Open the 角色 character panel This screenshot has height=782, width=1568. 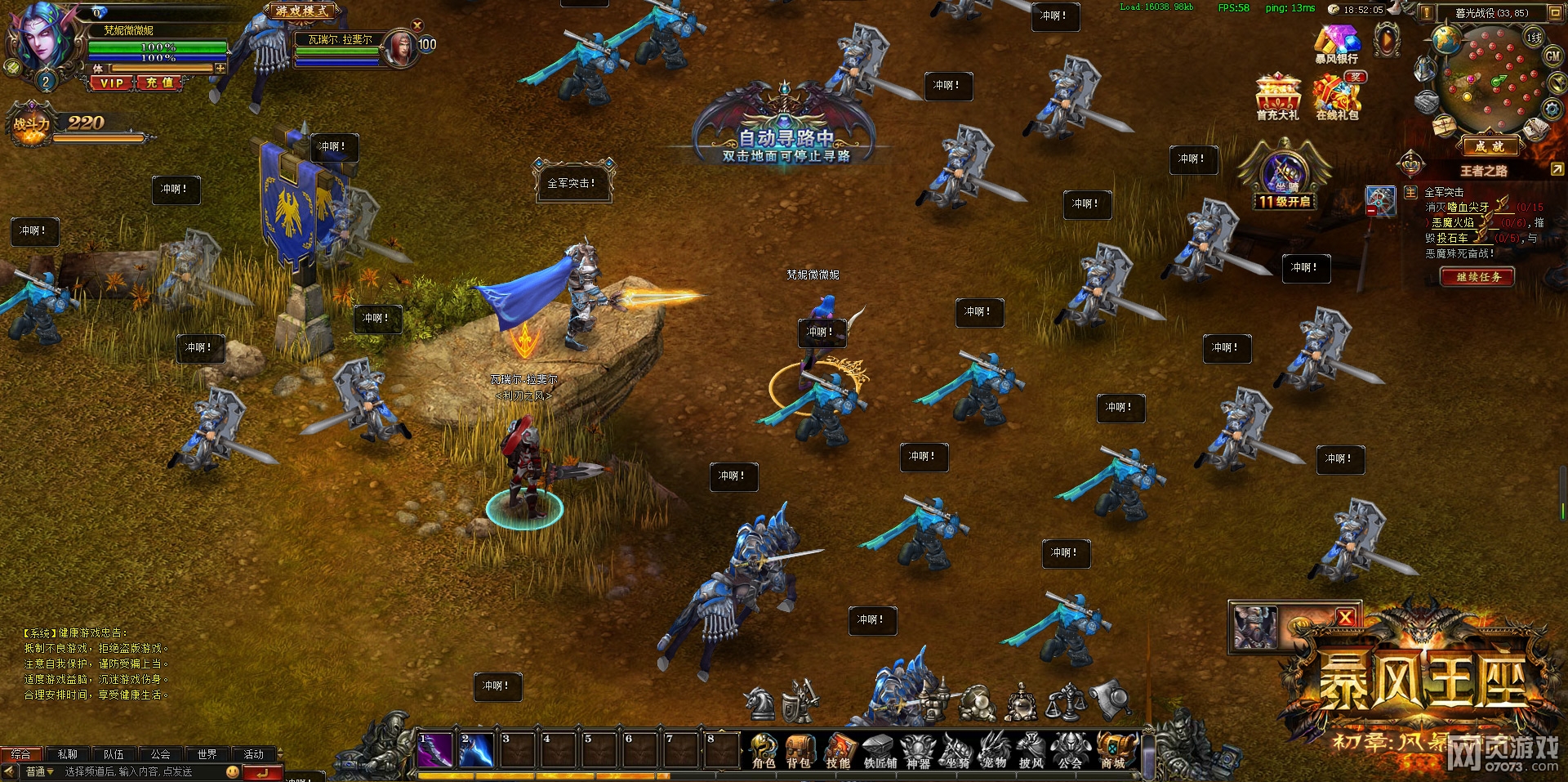coord(764,750)
